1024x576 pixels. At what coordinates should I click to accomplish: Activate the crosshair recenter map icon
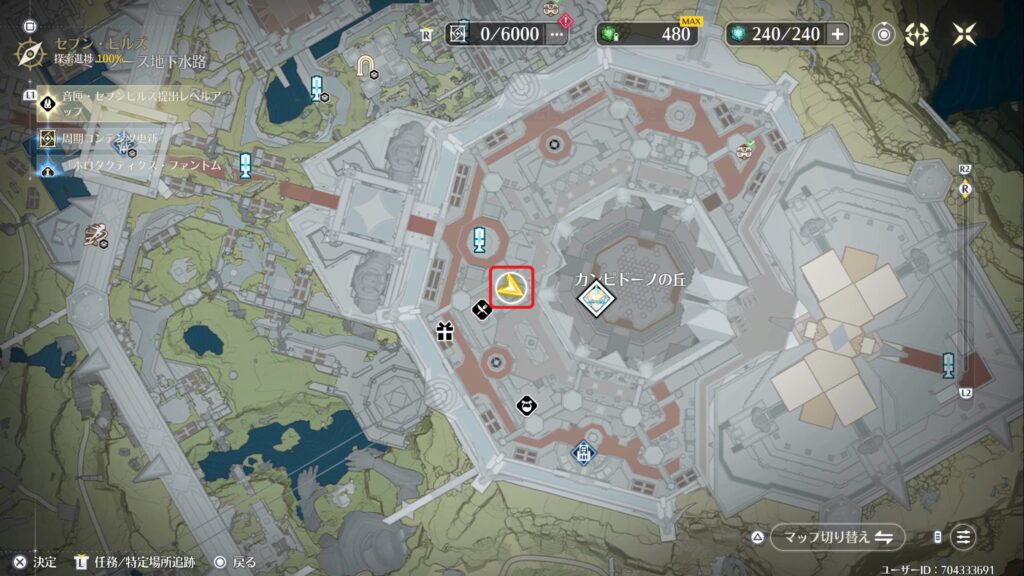(917, 34)
